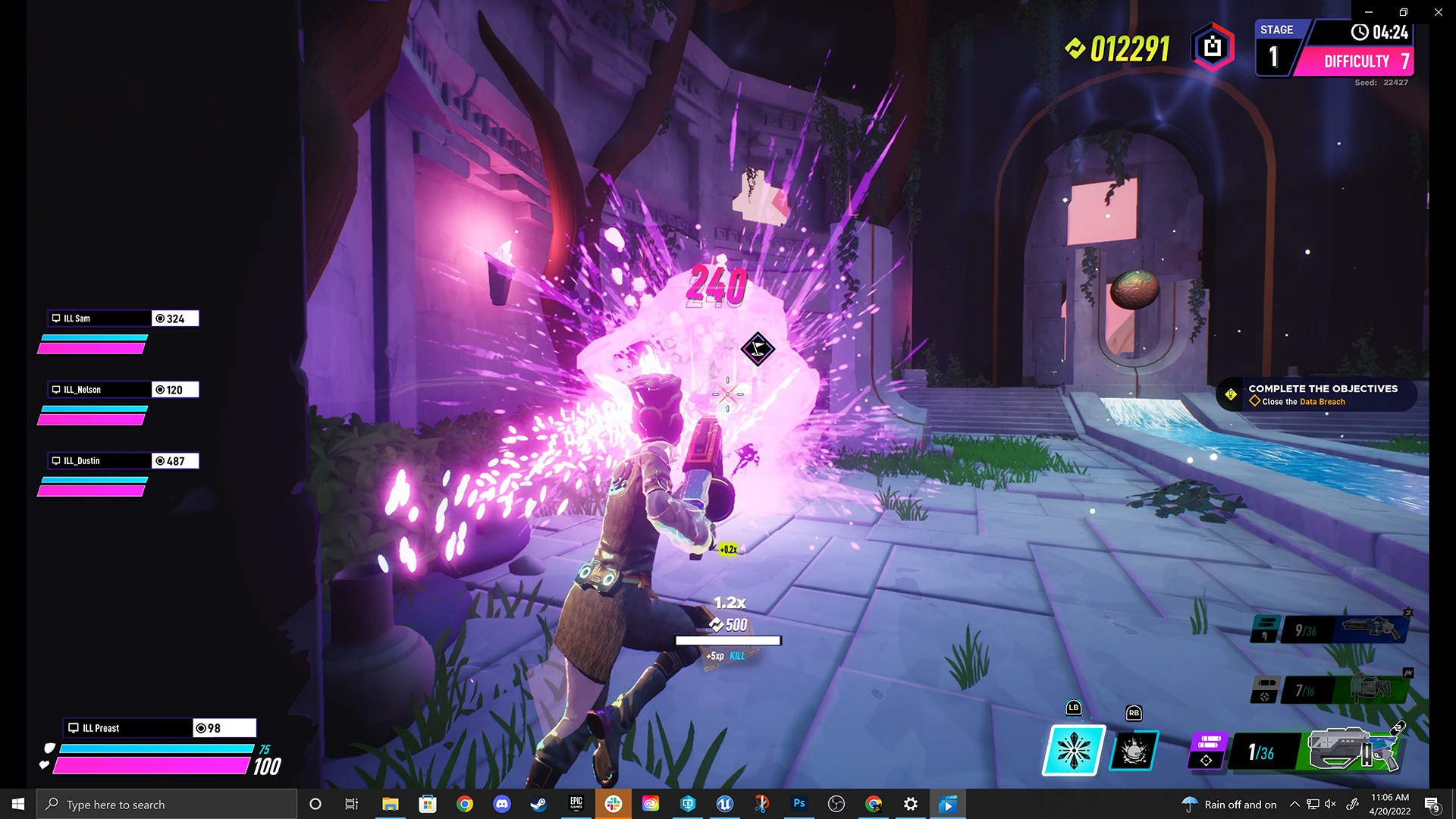Click the black diamond objective marker
The image size is (1456, 819).
click(757, 349)
